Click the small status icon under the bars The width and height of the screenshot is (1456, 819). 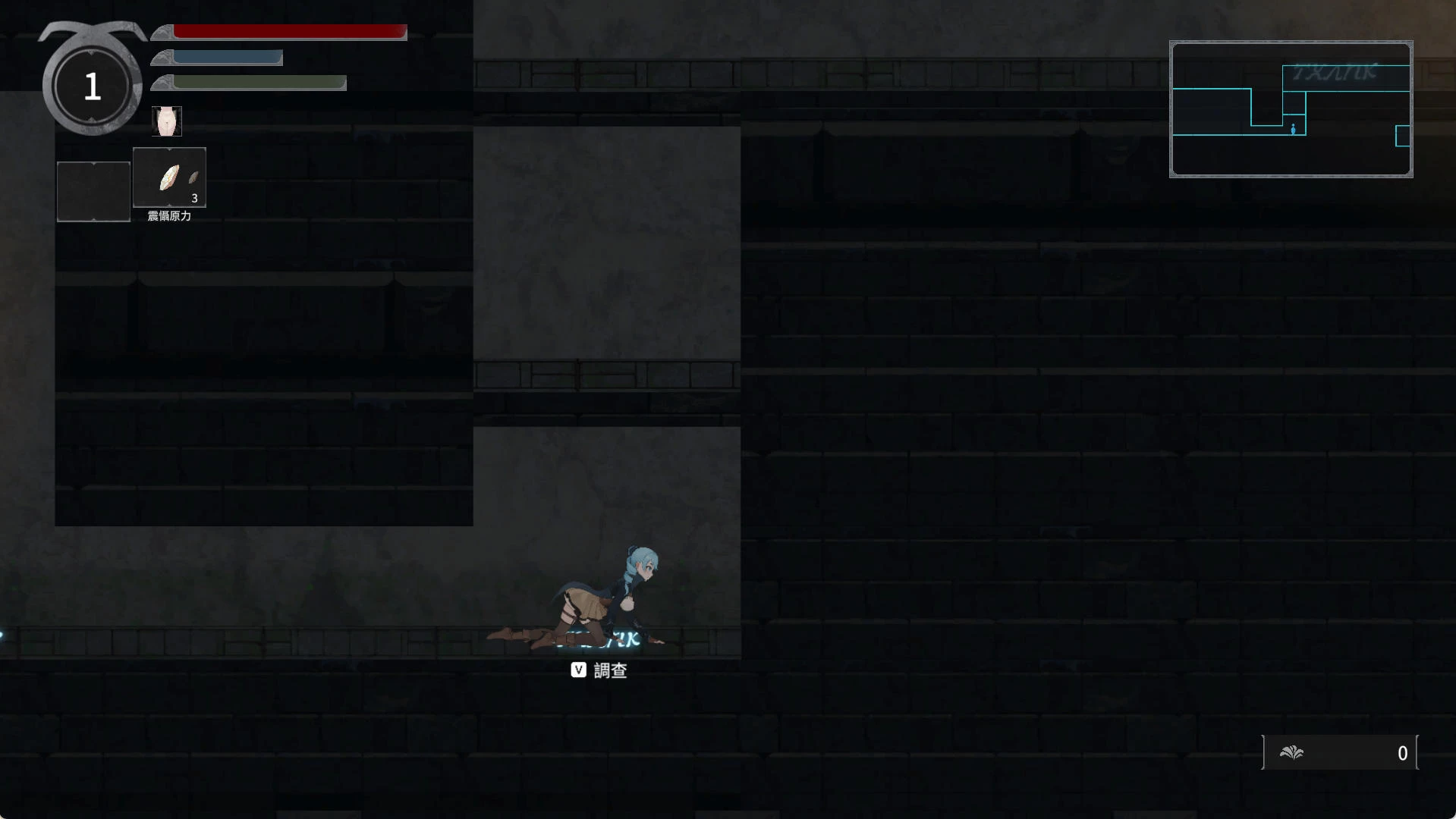tap(167, 121)
